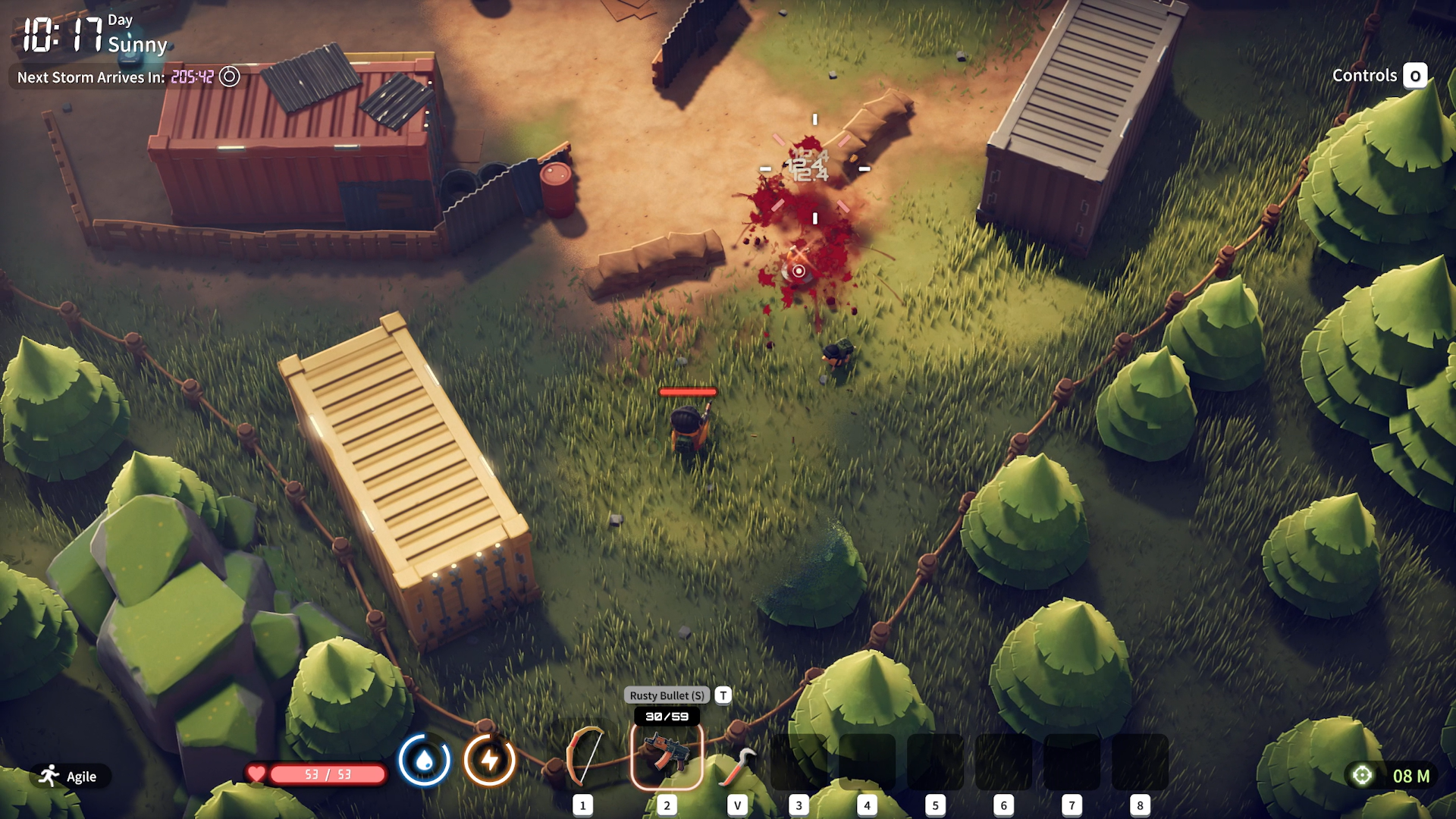Click the storm countdown circular icon

(229, 77)
